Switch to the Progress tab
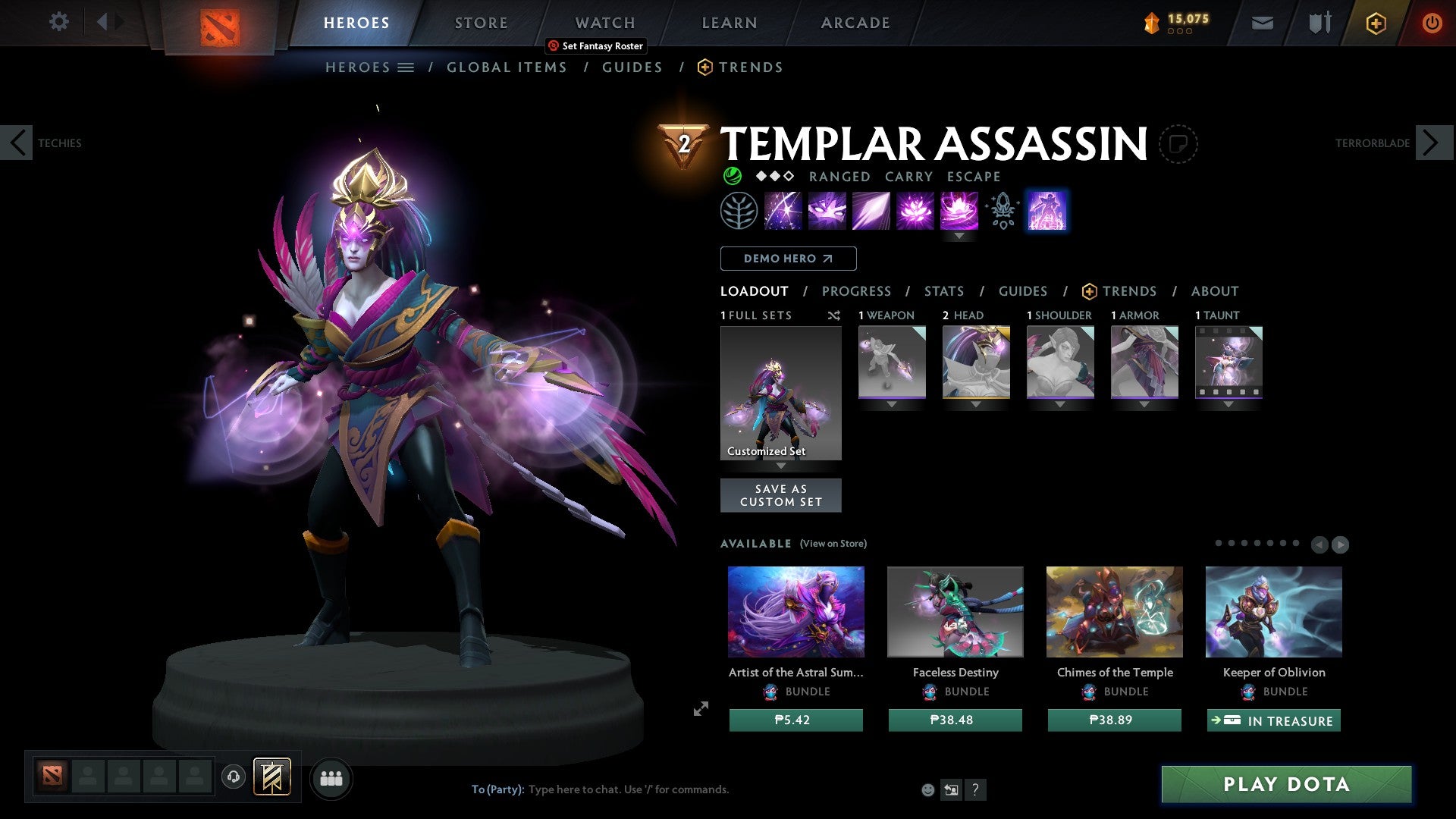Viewport: 1456px width, 819px height. pyautogui.click(x=857, y=290)
